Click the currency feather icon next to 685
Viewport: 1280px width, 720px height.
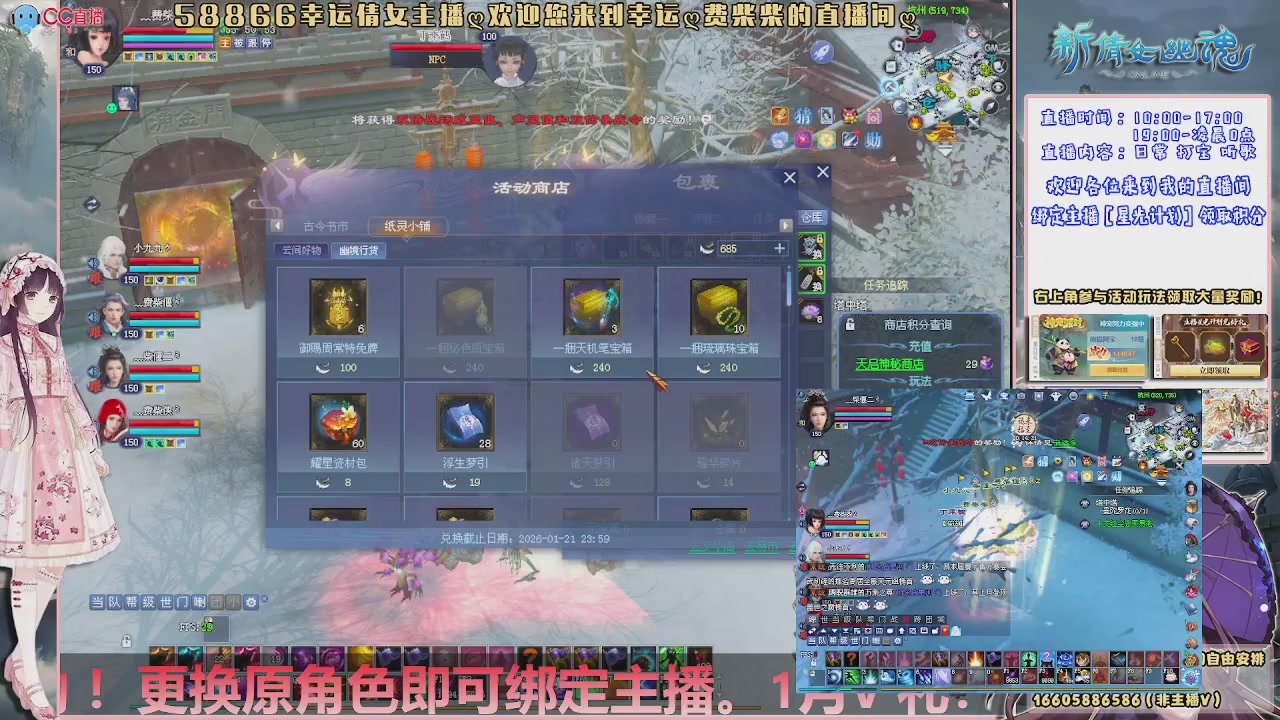tap(707, 248)
